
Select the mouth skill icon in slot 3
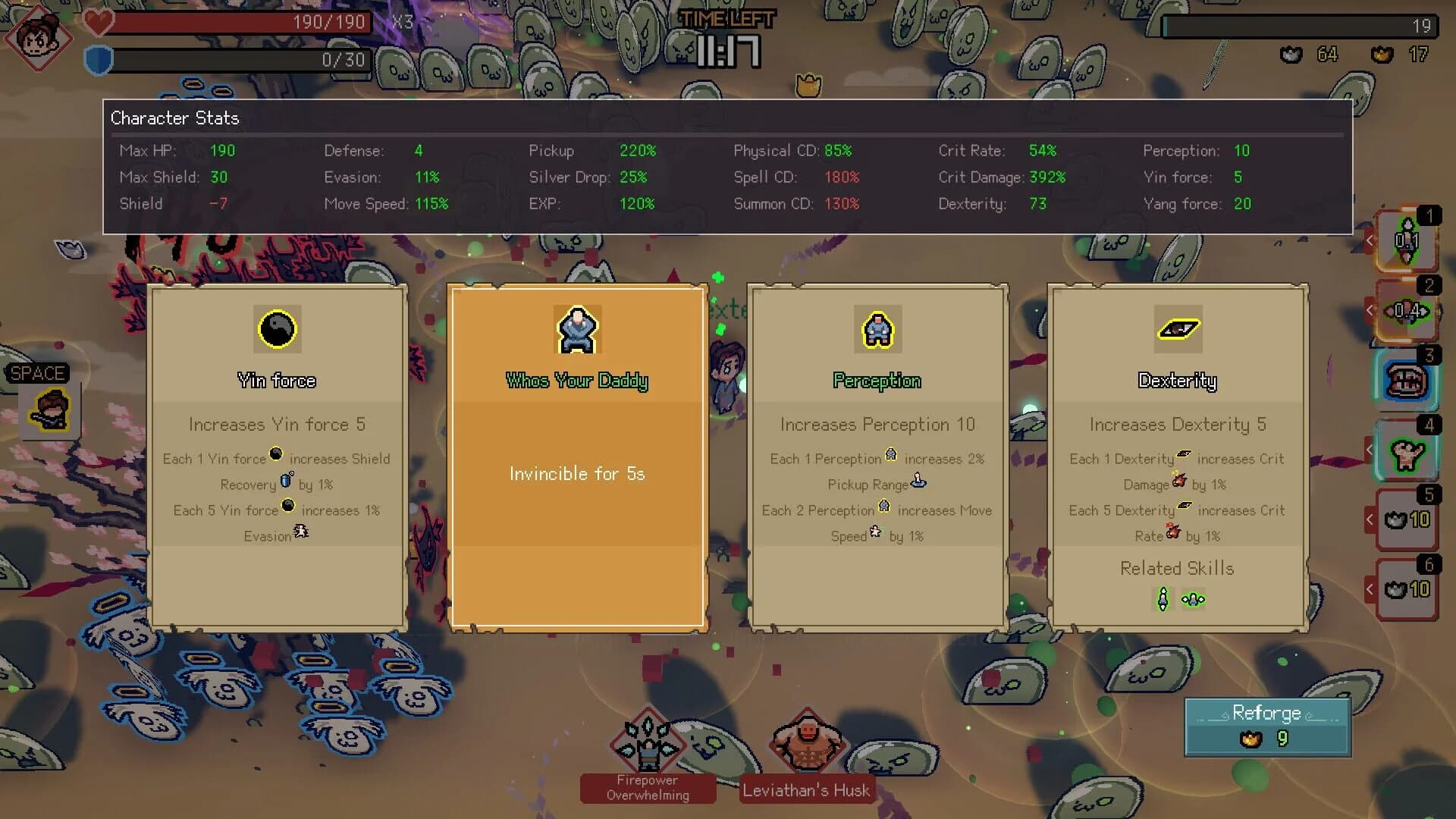coord(1407,379)
